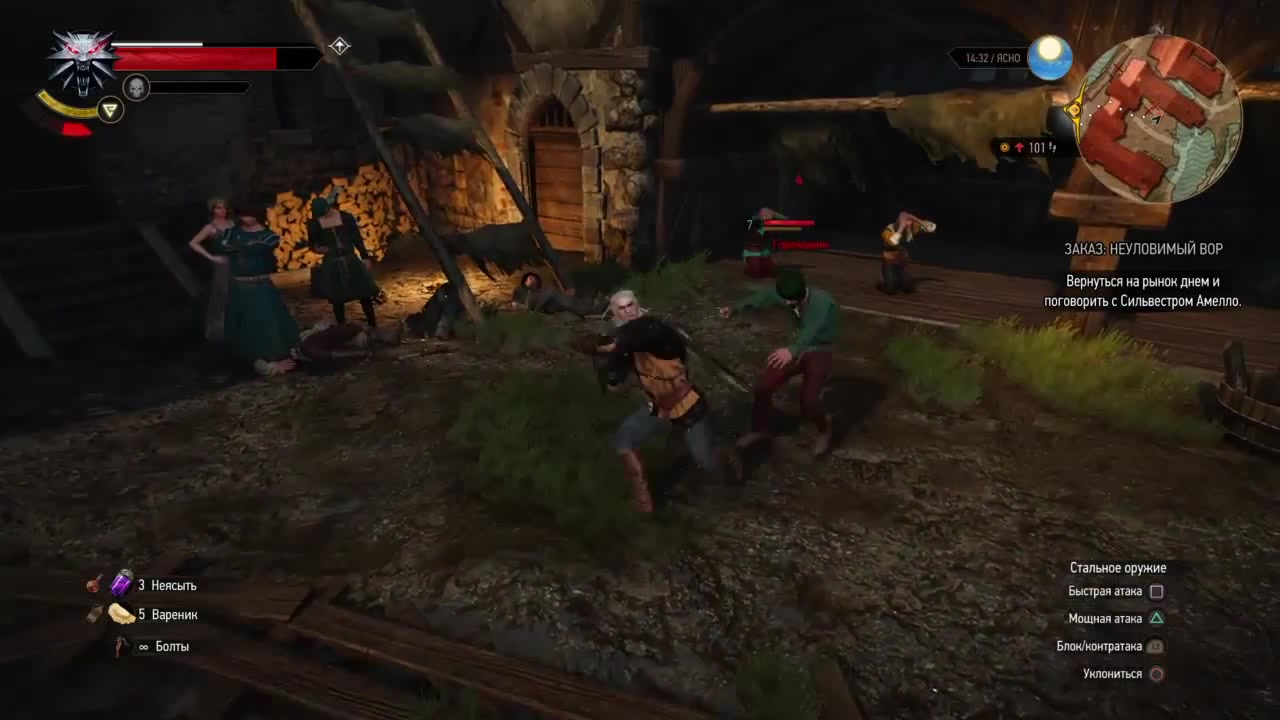Click the skull icon under the health bar
Screen dimensions: 1280x720
click(136, 88)
